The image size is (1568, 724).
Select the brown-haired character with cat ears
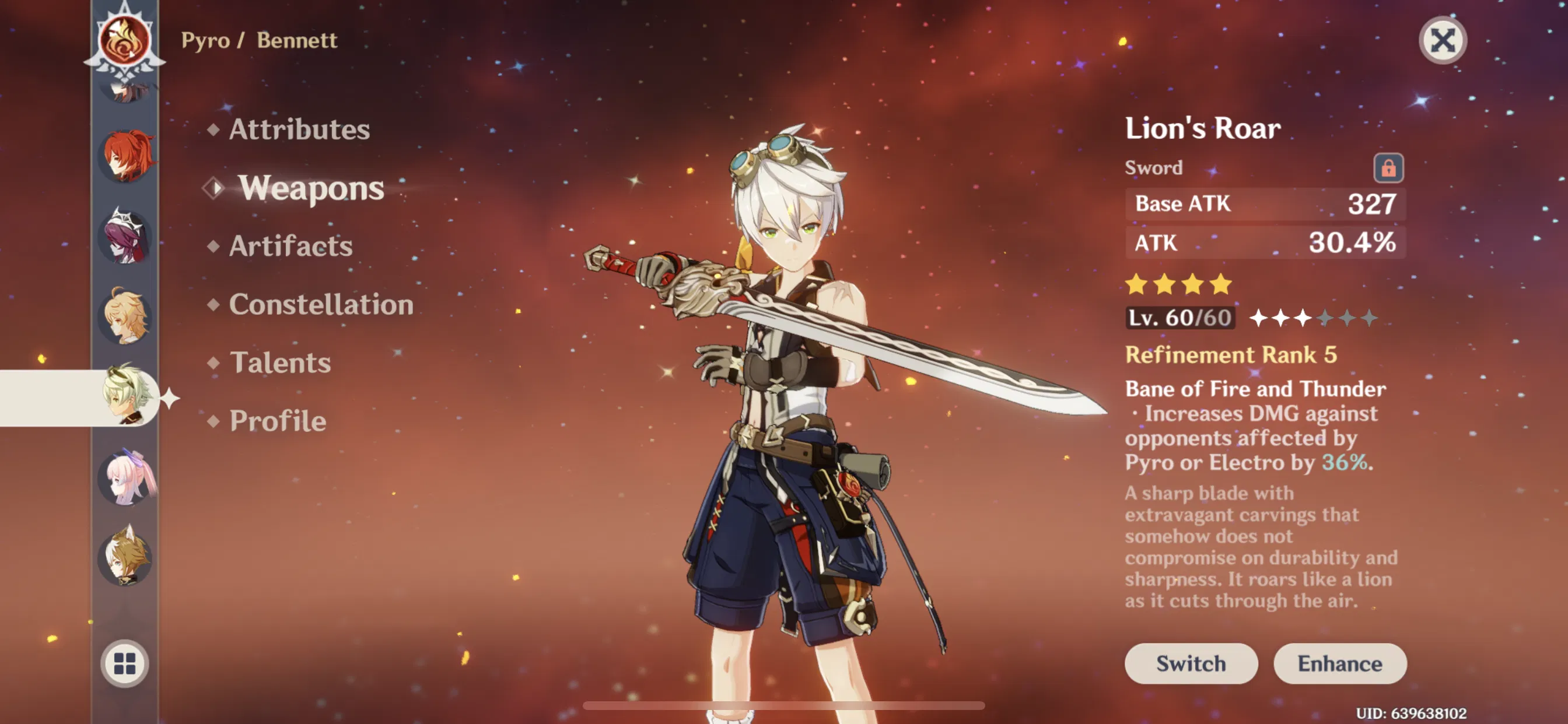point(126,557)
